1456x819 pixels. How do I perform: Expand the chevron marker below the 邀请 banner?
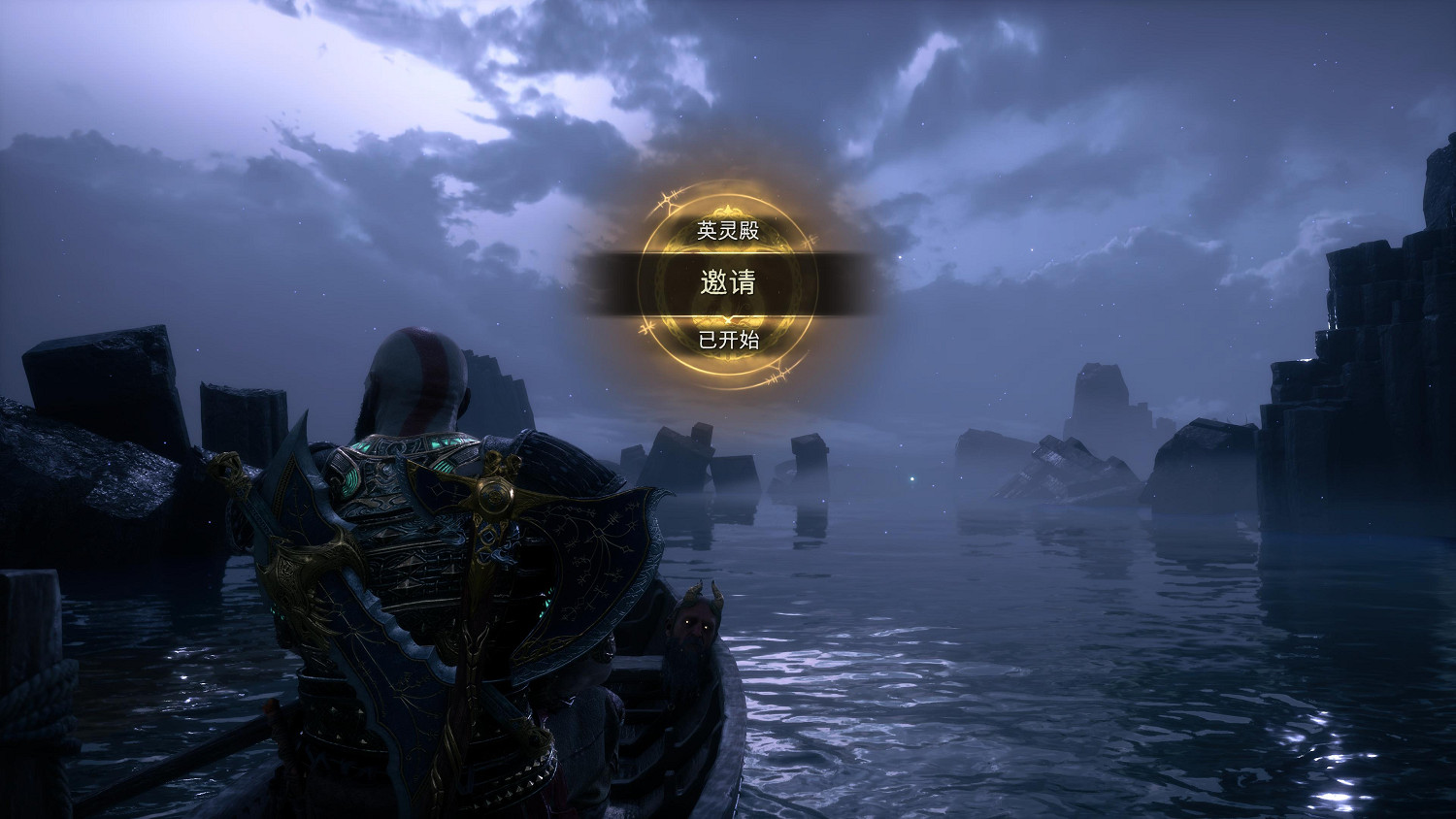tap(729, 318)
